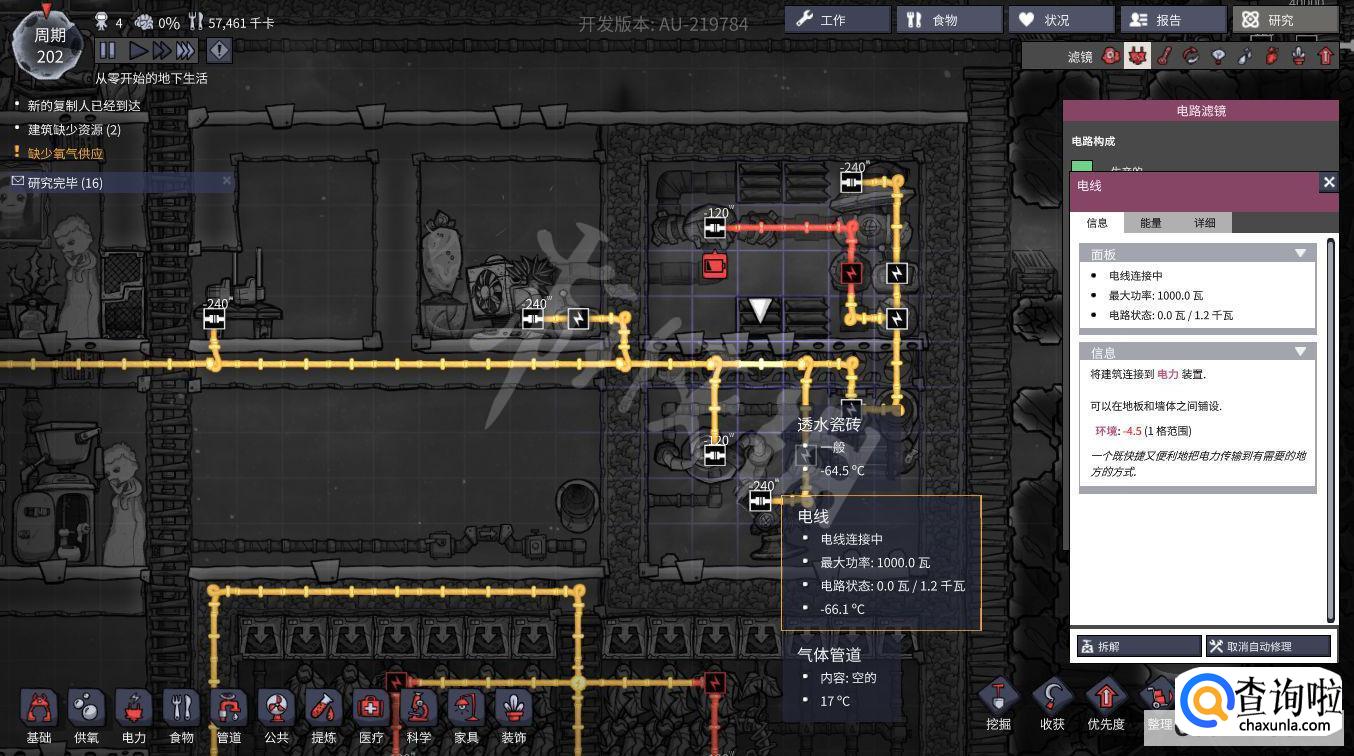1354x756 pixels.
Task: Open the 供氧 oxygen build category
Action: point(86,714)
